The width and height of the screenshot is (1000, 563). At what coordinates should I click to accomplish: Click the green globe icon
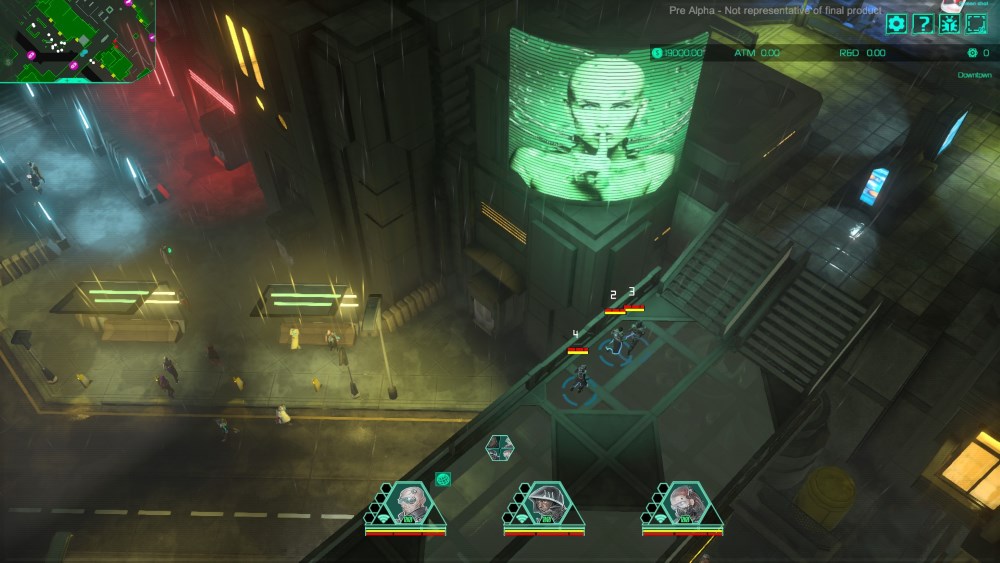click(x=443, y=479)
